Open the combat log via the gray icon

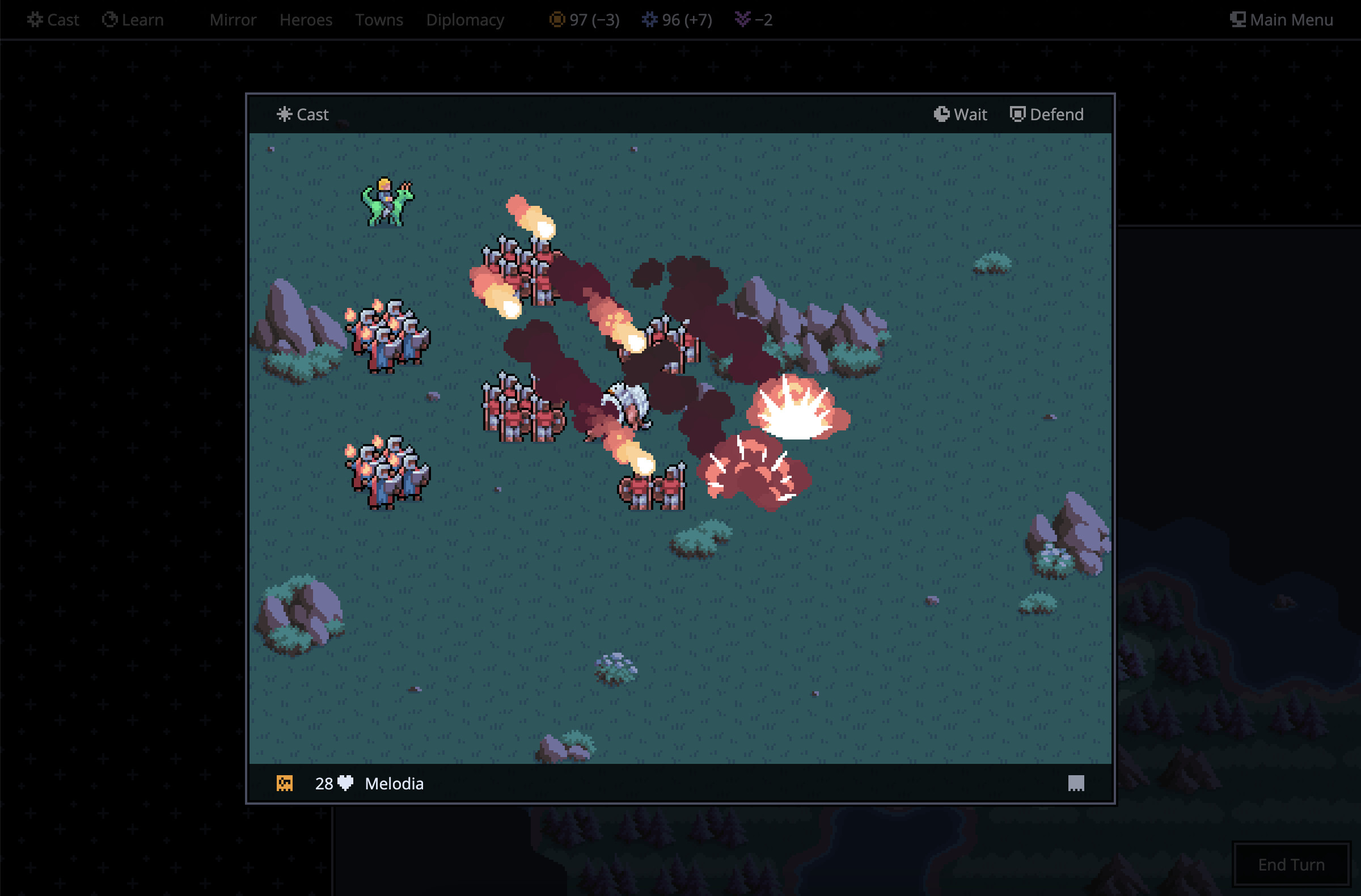click(1076, 783)
